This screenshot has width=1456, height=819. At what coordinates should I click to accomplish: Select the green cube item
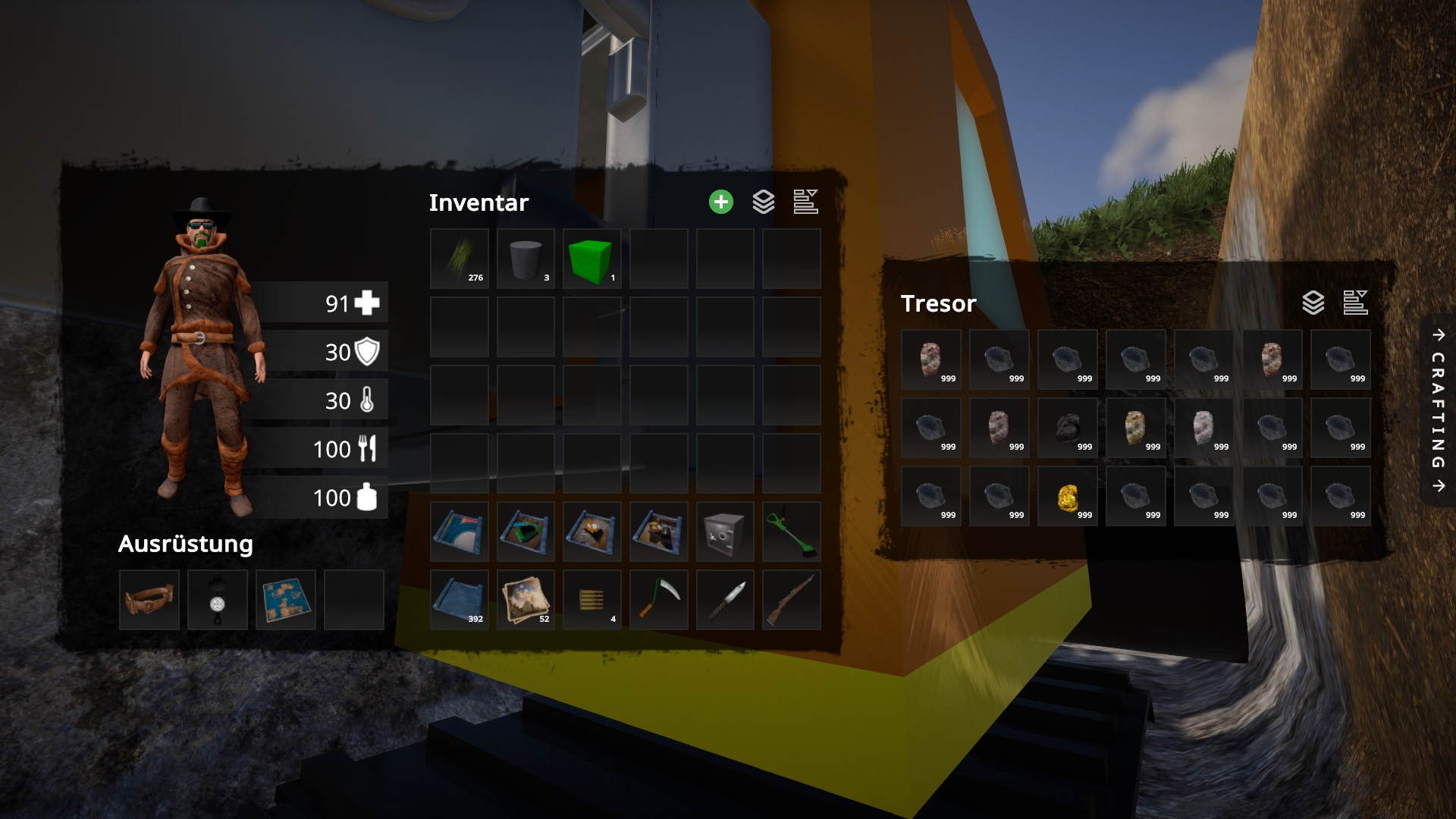click(591, 259)
